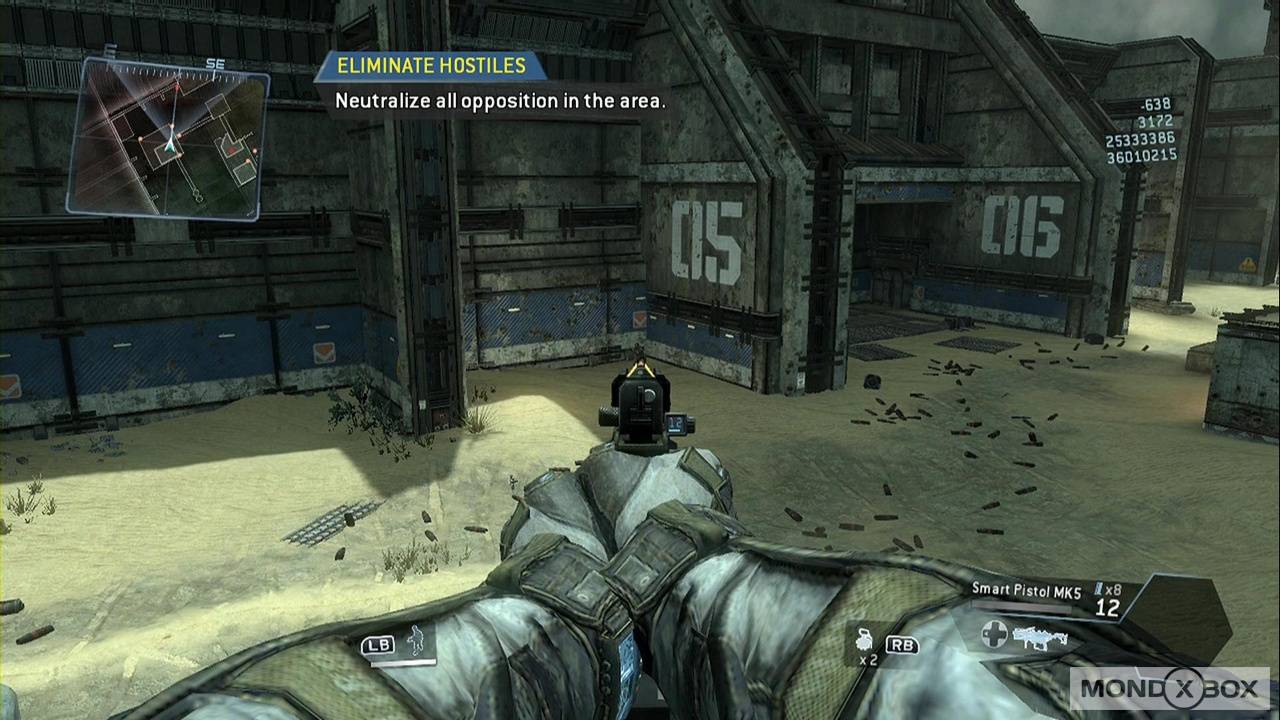Switch to the anti-titan weapon icon
This screenshot has width=1280, height=720.
[x=1038, y=635]
